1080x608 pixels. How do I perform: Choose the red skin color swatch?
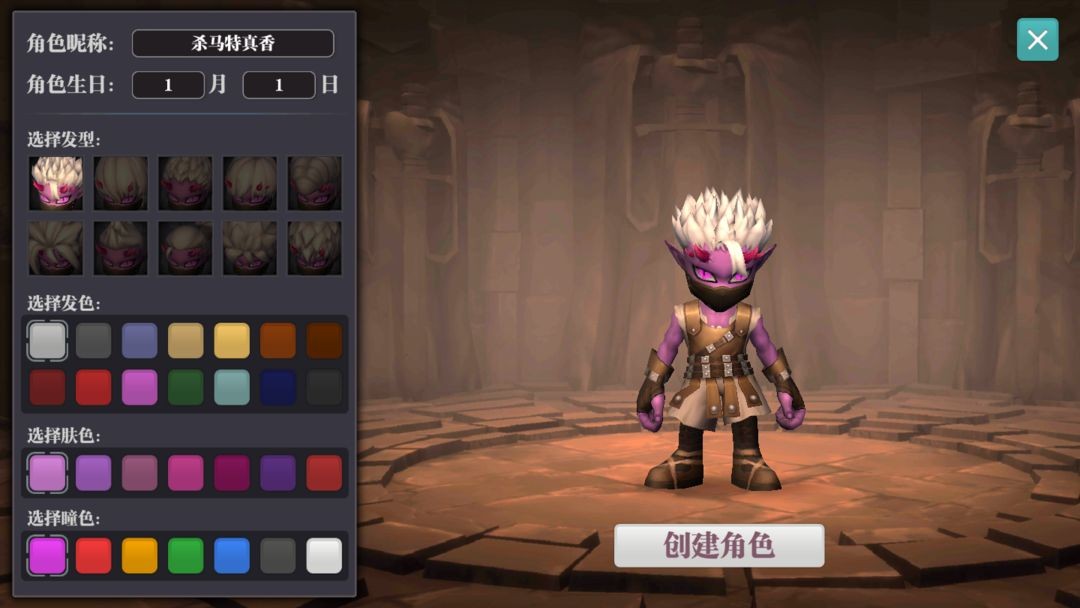(x=324, y=473)
